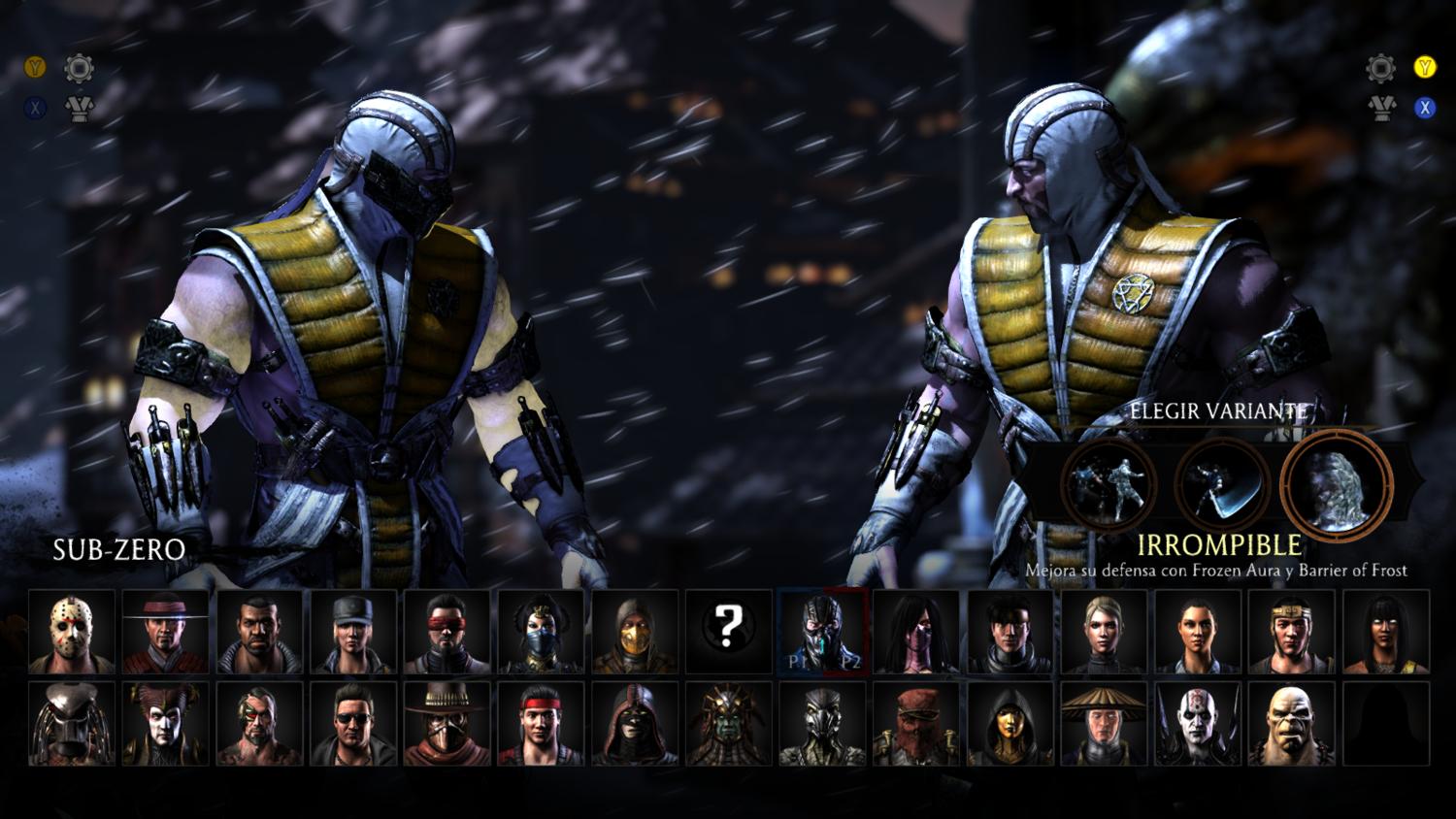Screen dimensions: 1456x819
Task: Choose Kitana with the blue mask
Action: click(x=541, y=631)
